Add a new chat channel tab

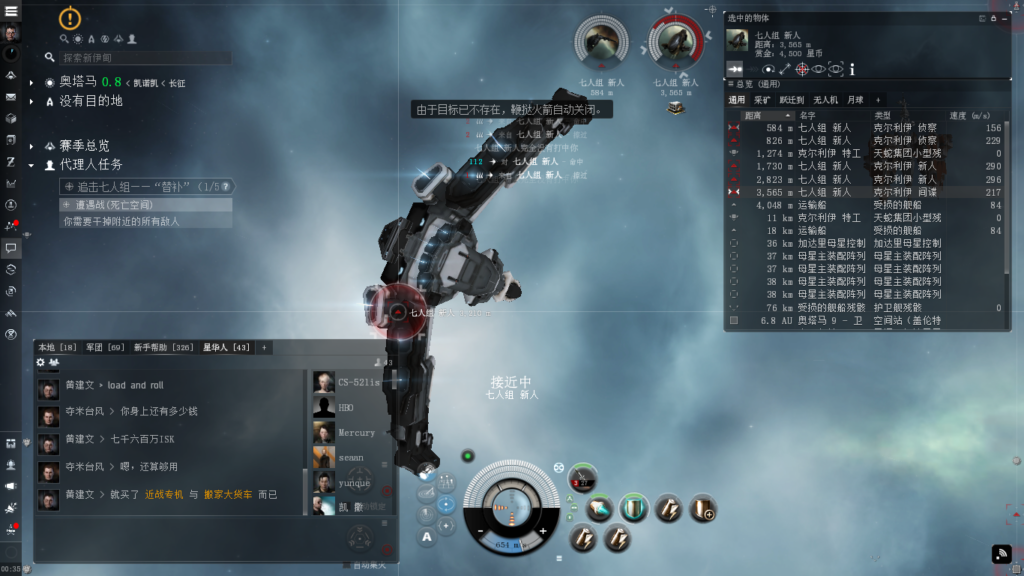click(264, 347)
